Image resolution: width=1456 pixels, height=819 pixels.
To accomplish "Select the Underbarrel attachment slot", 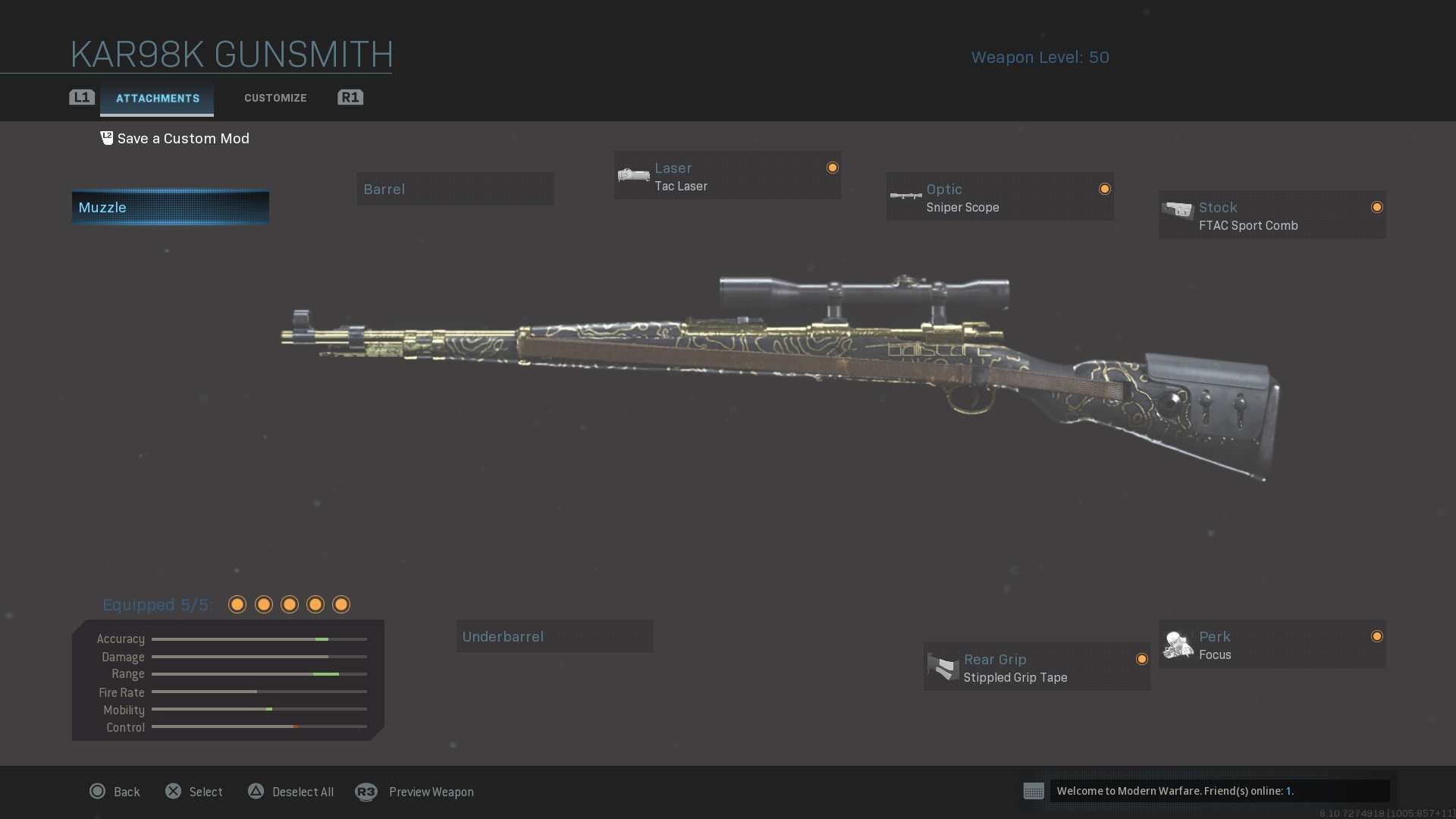I will [554, 637].
